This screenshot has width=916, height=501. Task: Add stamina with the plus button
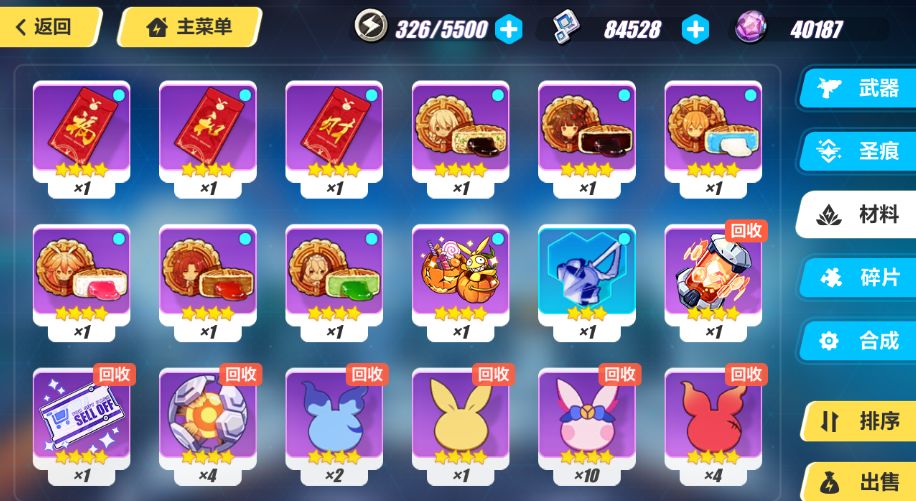pos(509,29)
